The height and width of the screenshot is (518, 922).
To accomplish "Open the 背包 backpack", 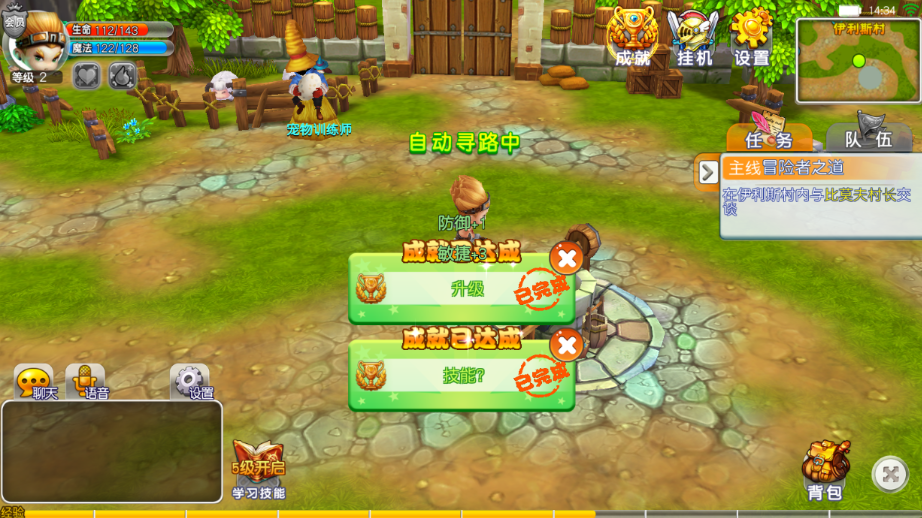I will coord(826,469).
